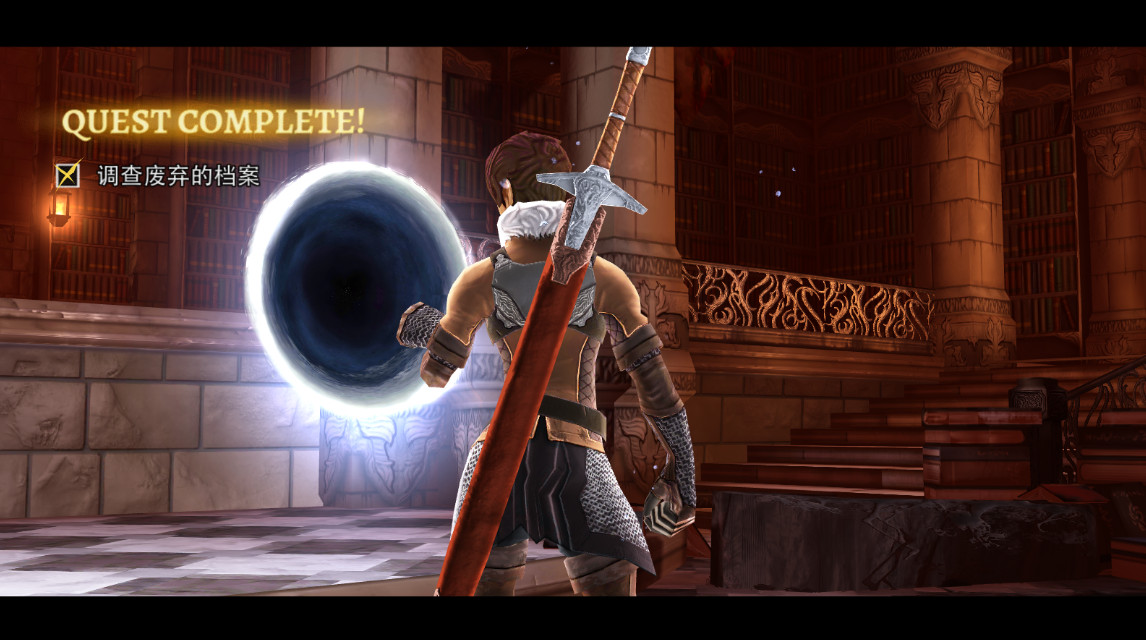Select the 调查废弃的档案 quest objective

pyautogui.click(x=178, y=176)
